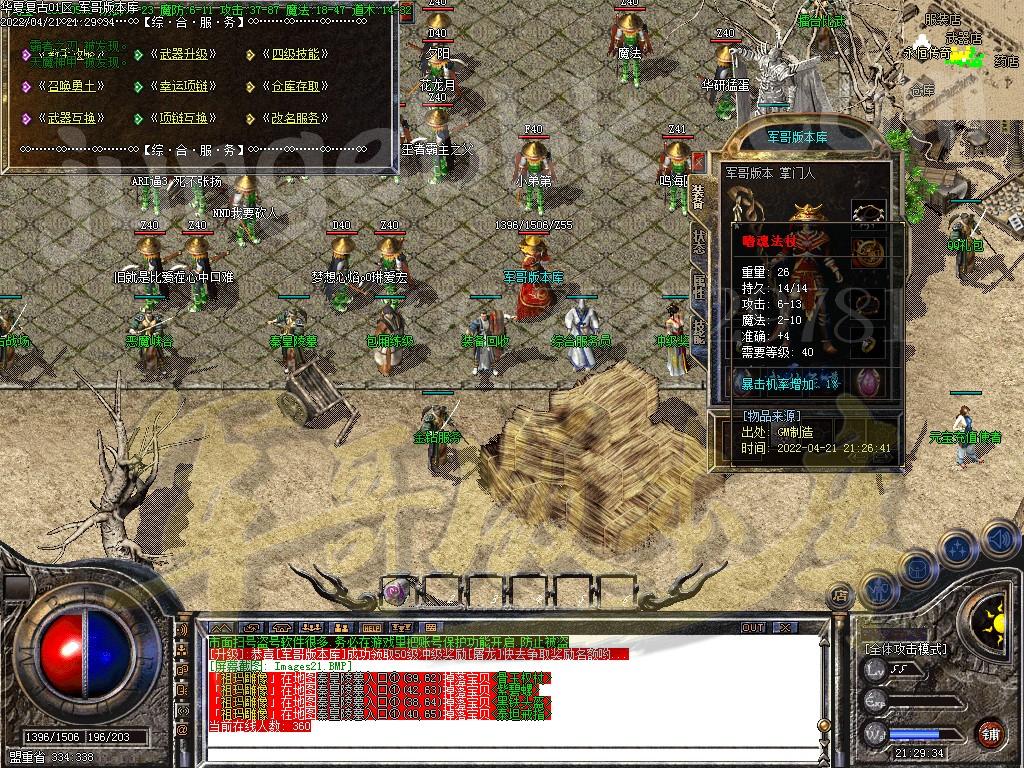Open the 改名服务 rename service
Image resolution: width=1024 pixels, height=768 pixels.
(x=296, y=118)
